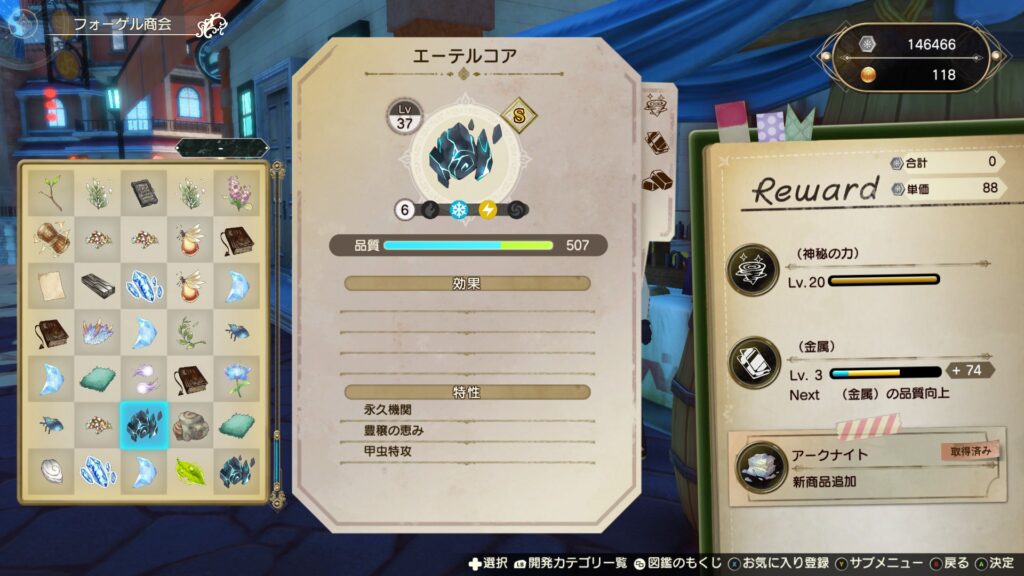Select the 神秘の力 whirlwind reward icon
Screen dimensions: 1024x576
pyautogui.click(x=755, y=269)
